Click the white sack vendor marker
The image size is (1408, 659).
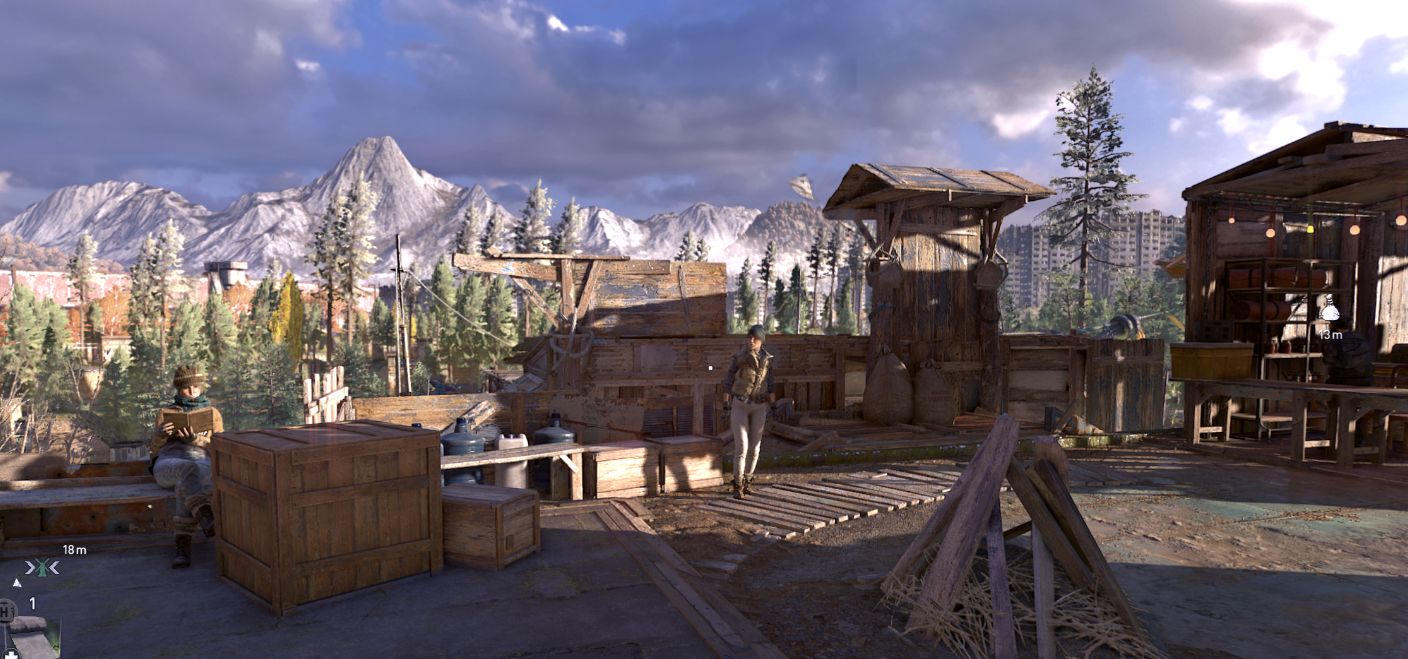[x=1329, y=311]
